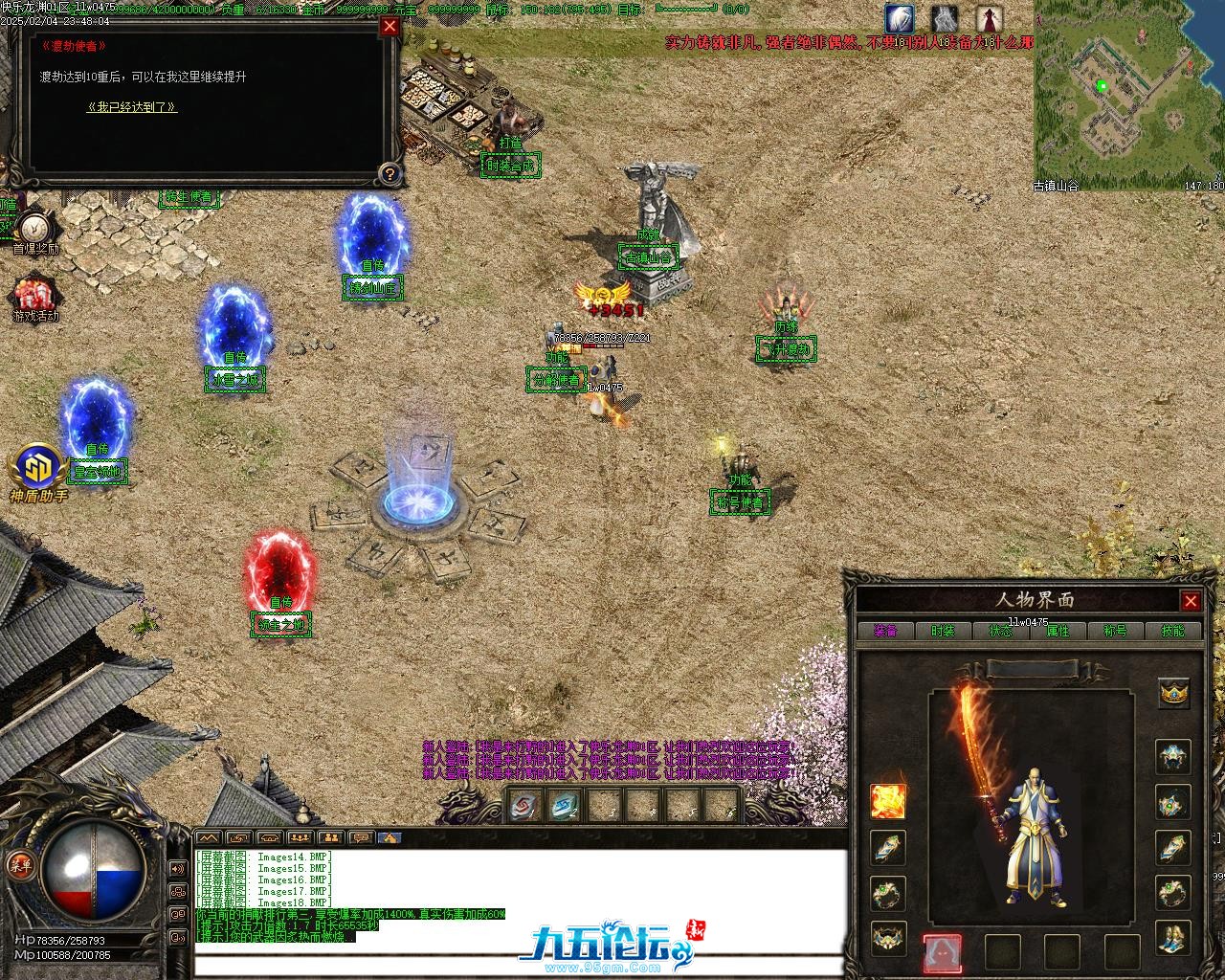Screen dimensions: 1225x980
Task: Open the minimap of 古镇山谷
Action: tap(1128, 91)
